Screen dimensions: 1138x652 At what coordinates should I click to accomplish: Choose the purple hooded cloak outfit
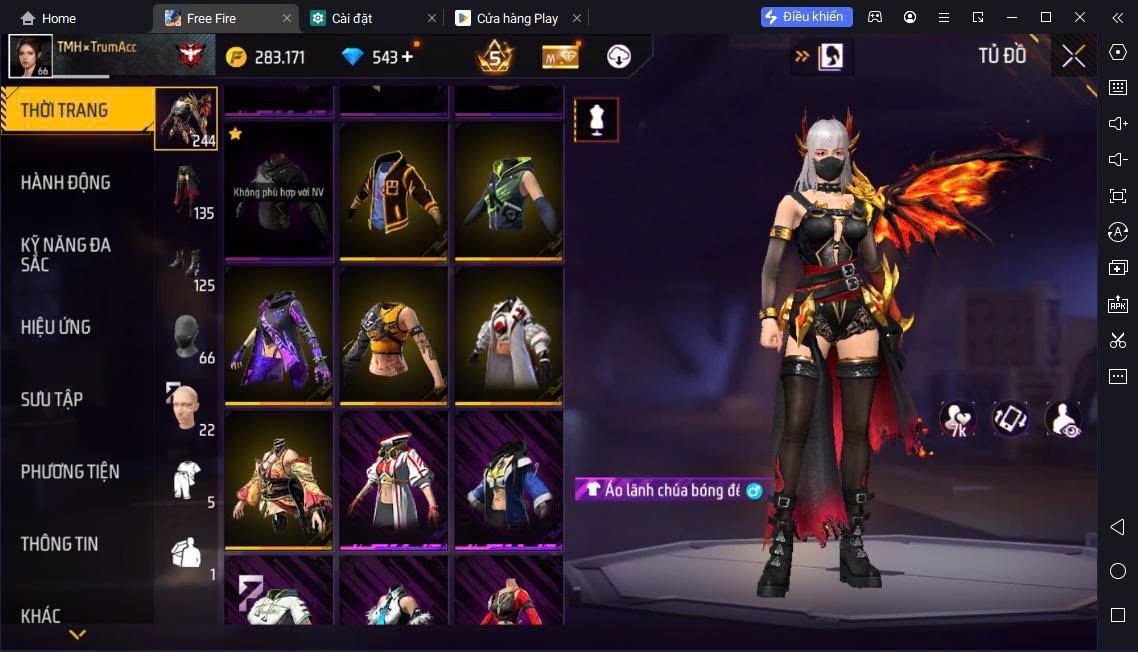point(278,336)
